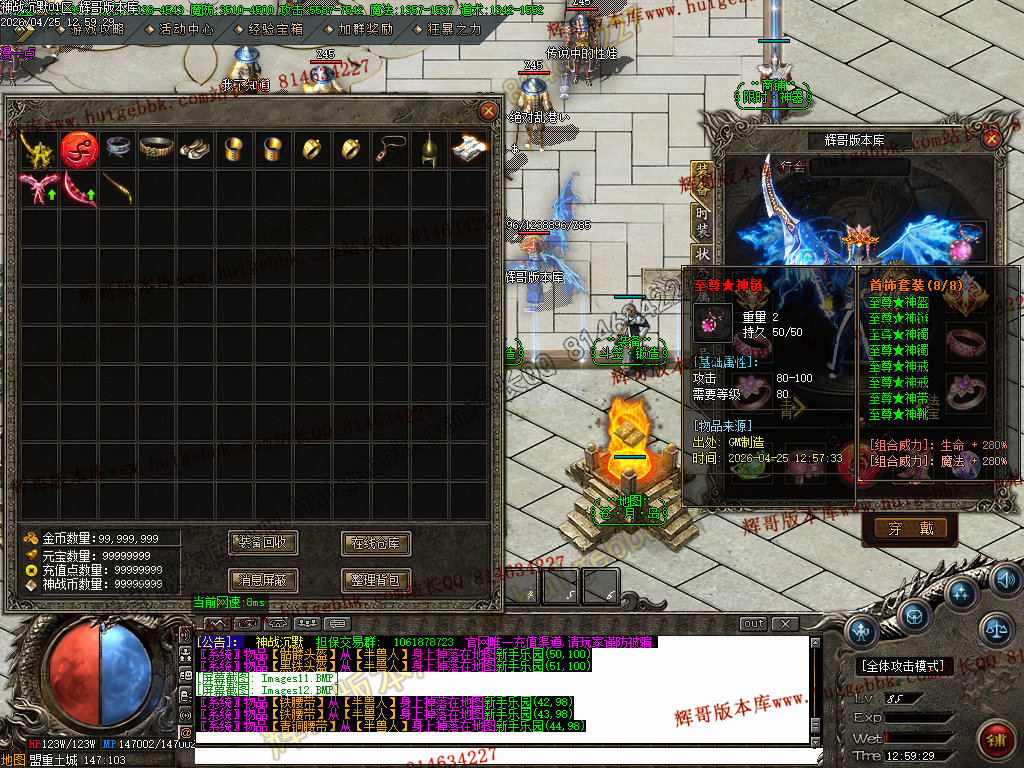Select the pair of shoes in inventory
Screen dimensions: 1024x768
click(193, 149)
